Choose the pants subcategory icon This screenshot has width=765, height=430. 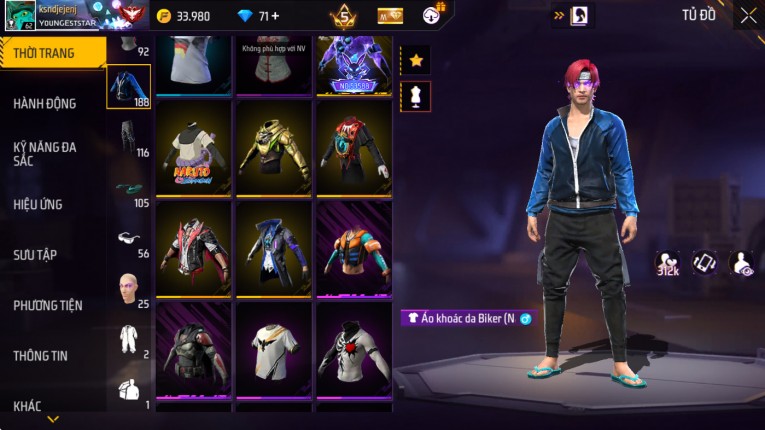coord(128,136)
